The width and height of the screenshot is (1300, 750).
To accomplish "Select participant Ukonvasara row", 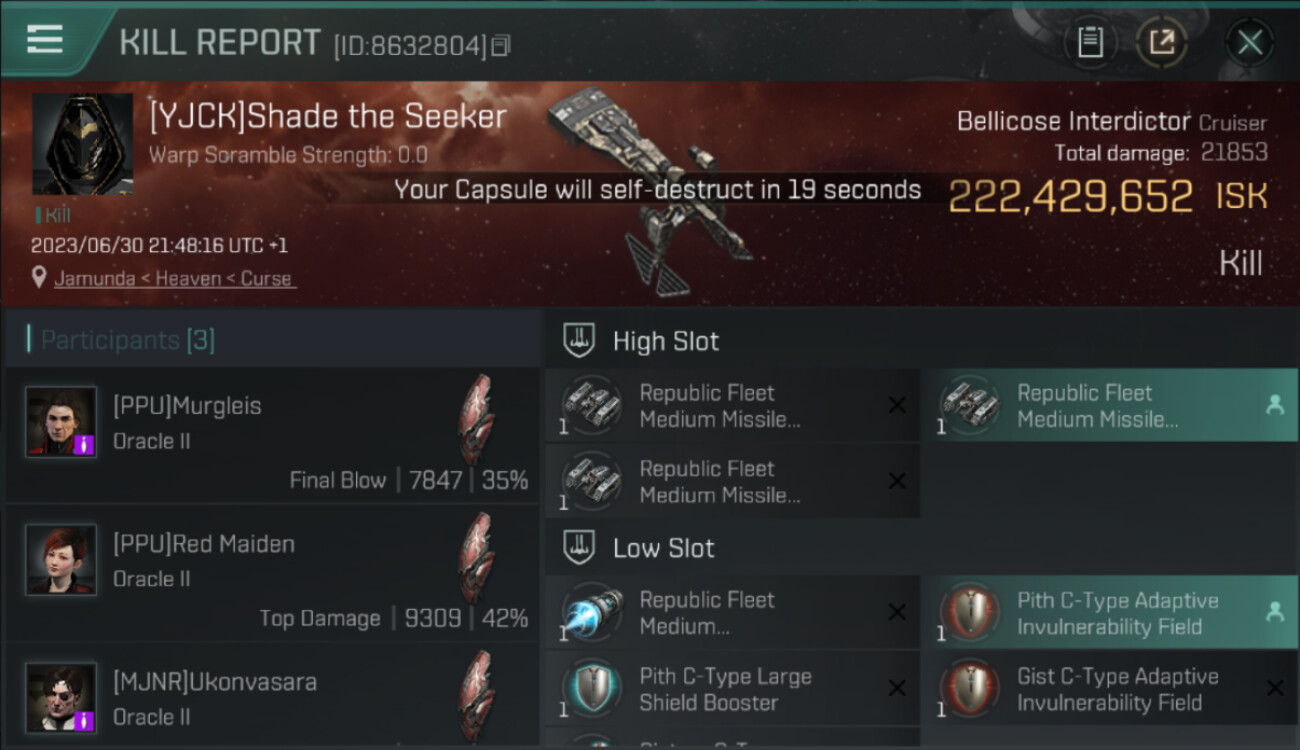I will click(x=271, y=698).
